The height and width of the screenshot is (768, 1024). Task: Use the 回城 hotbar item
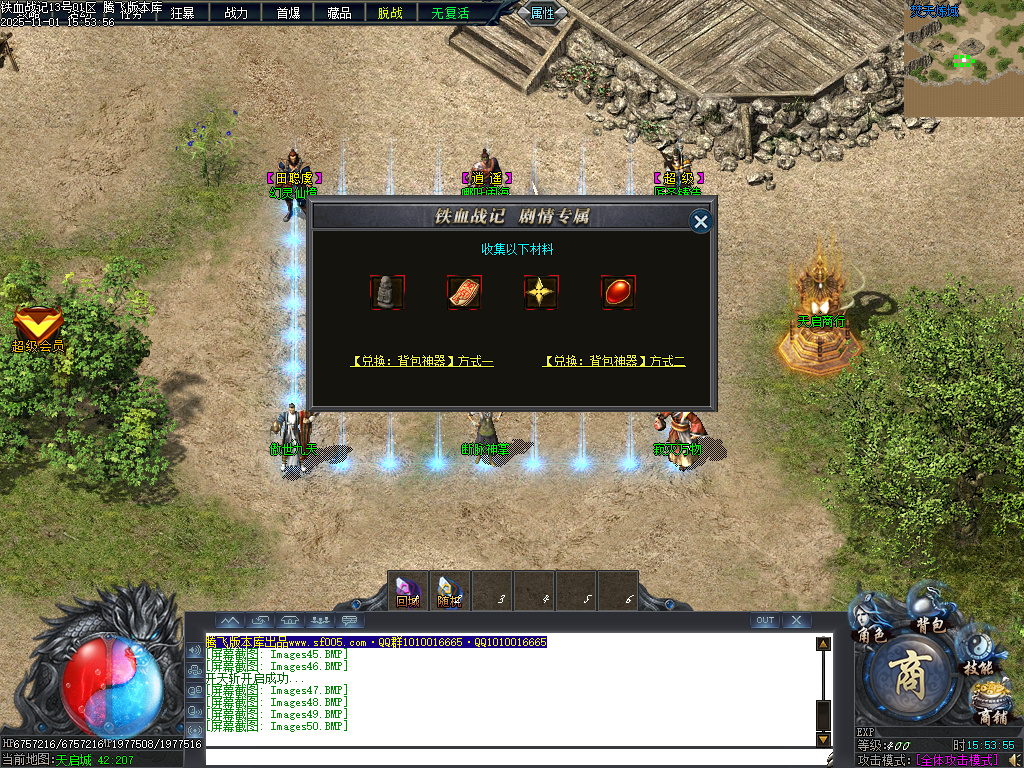click(407, 590)
